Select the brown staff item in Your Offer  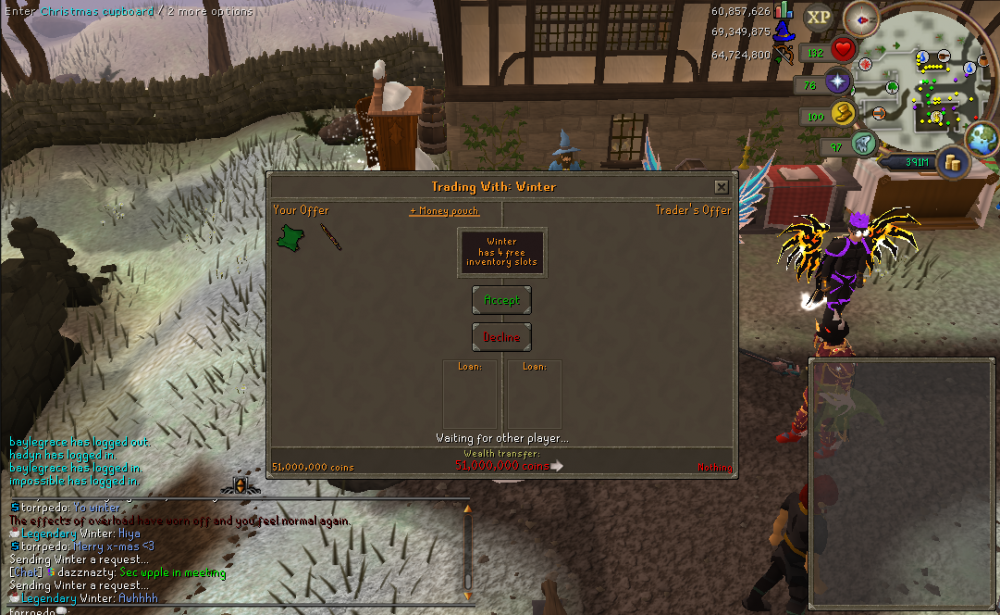click(x=330, y=237)
